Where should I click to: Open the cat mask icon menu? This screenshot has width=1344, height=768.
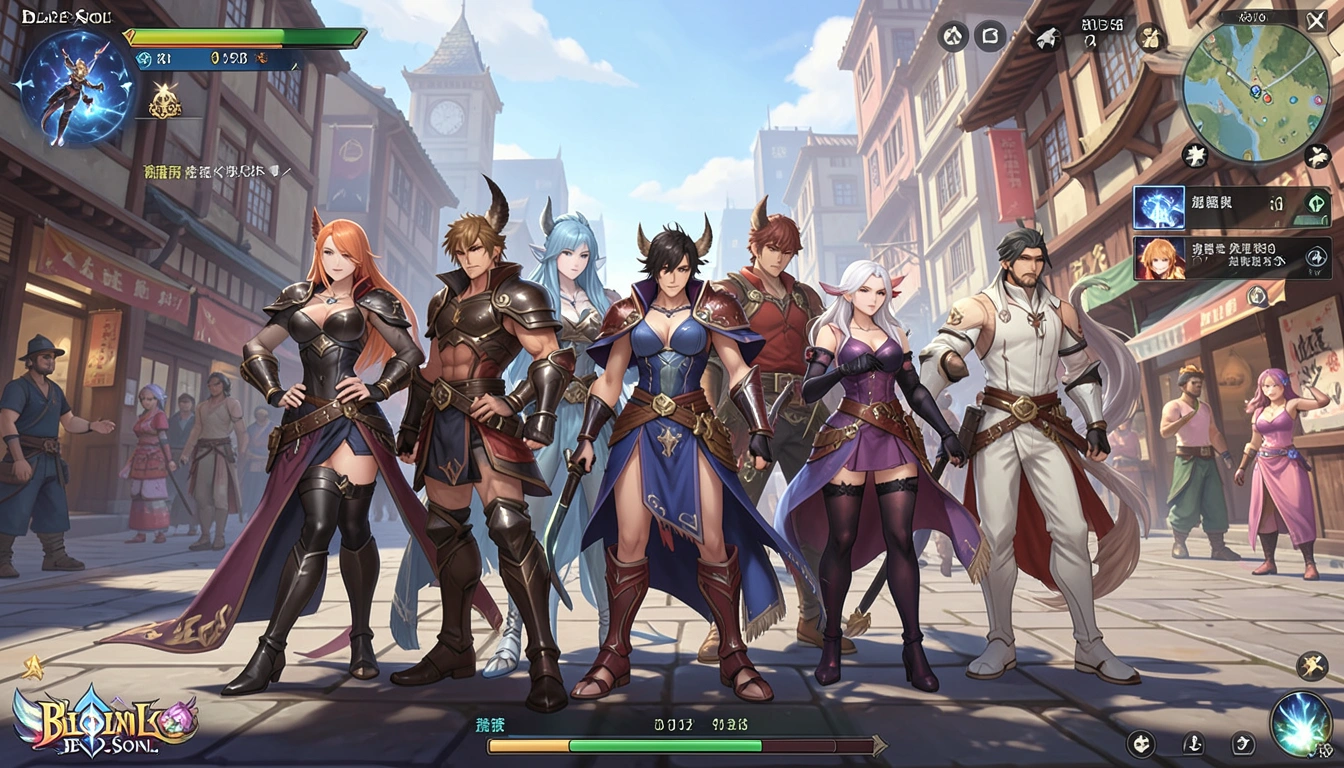[1141, 743]
